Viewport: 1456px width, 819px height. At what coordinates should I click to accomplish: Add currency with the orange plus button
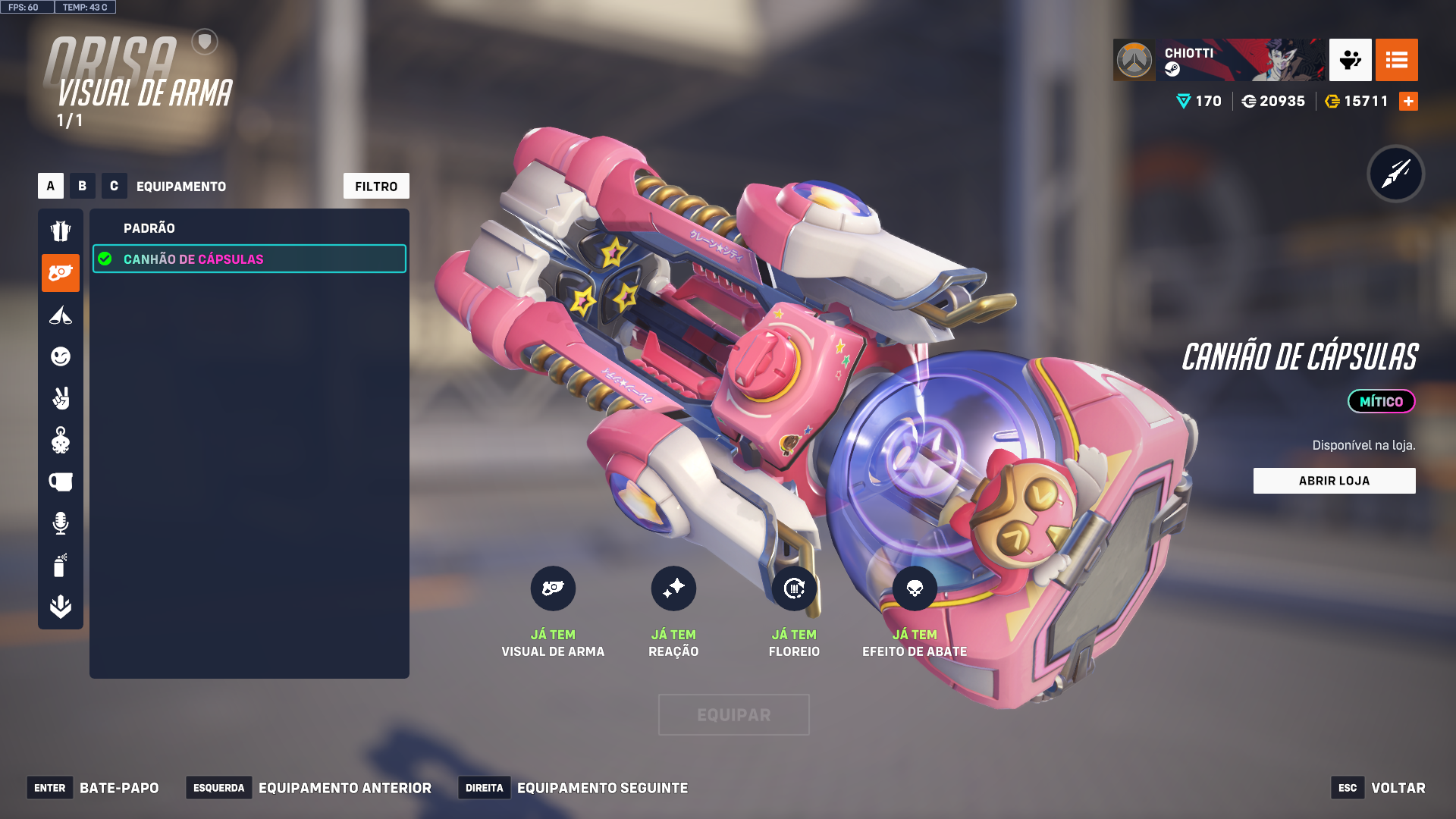1408,101
